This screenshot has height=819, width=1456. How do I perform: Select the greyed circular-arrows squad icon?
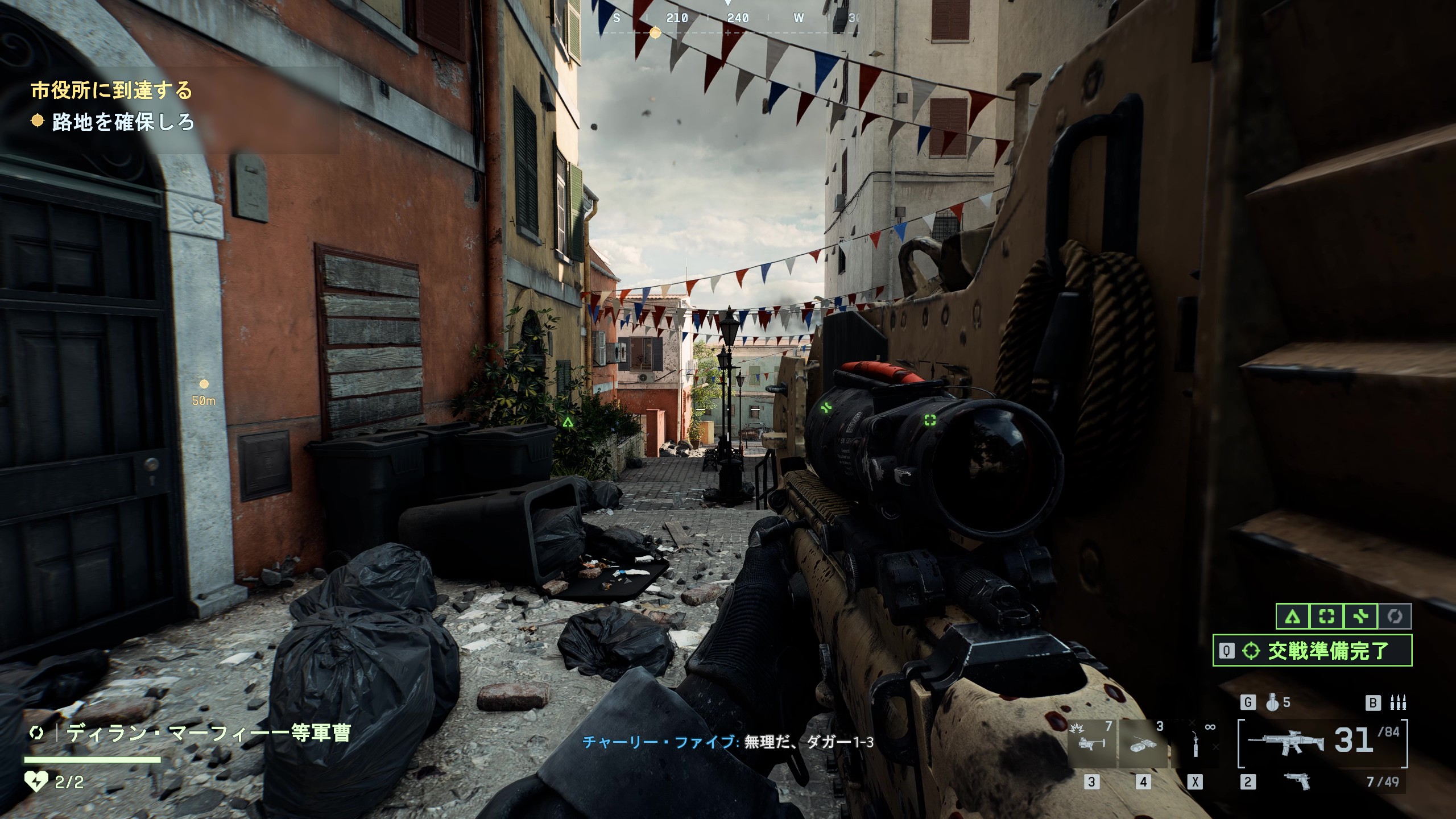coord(1394,617)
